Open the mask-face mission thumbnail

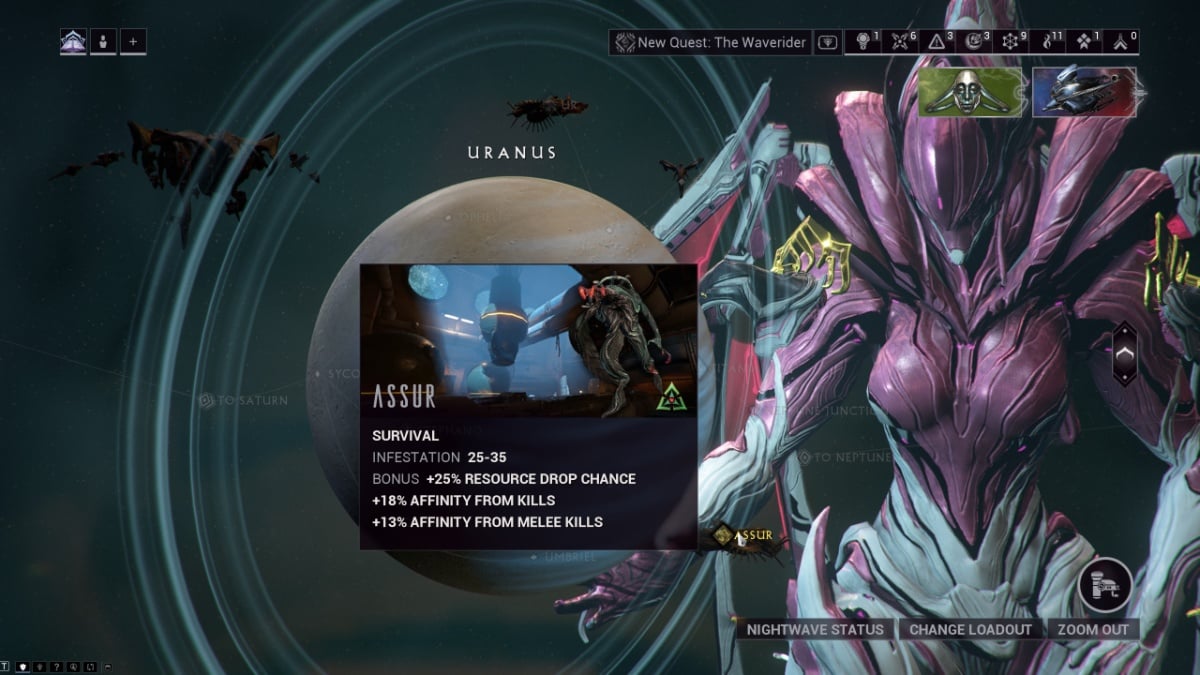[970, 92]
